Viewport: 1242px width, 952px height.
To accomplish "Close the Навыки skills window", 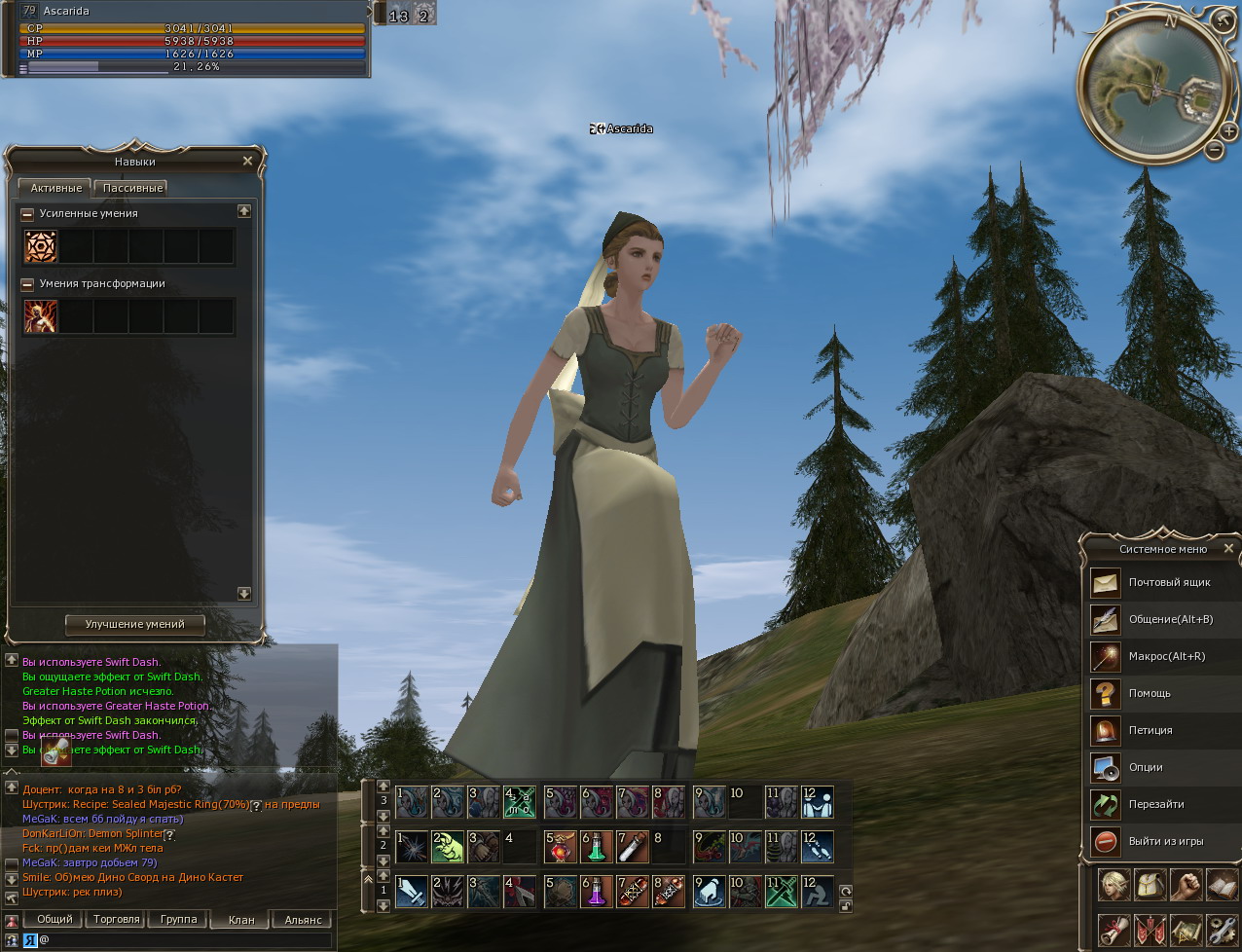I will (x=247, y=162).
